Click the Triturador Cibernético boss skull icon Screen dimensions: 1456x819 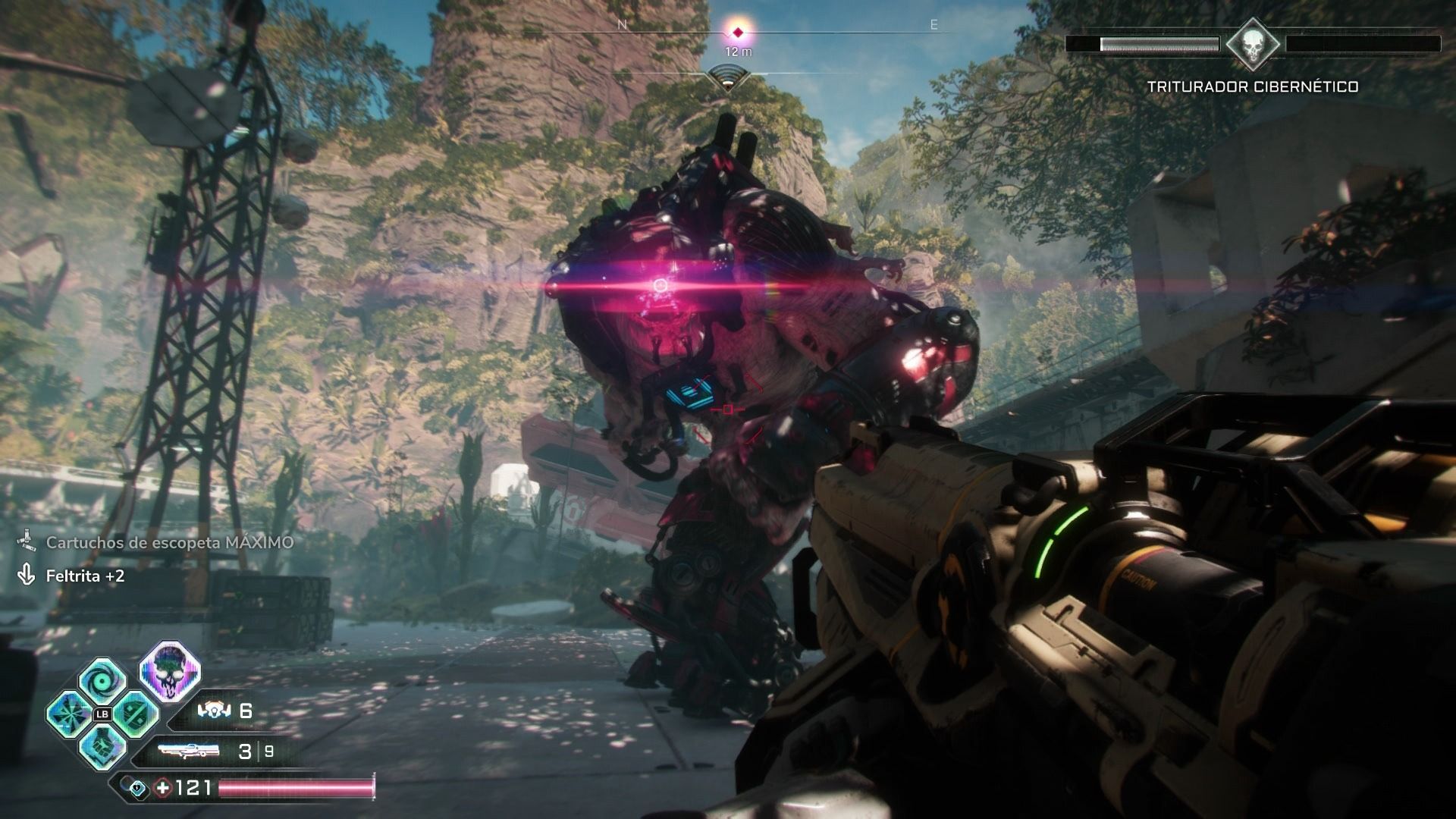[1253, 44]
